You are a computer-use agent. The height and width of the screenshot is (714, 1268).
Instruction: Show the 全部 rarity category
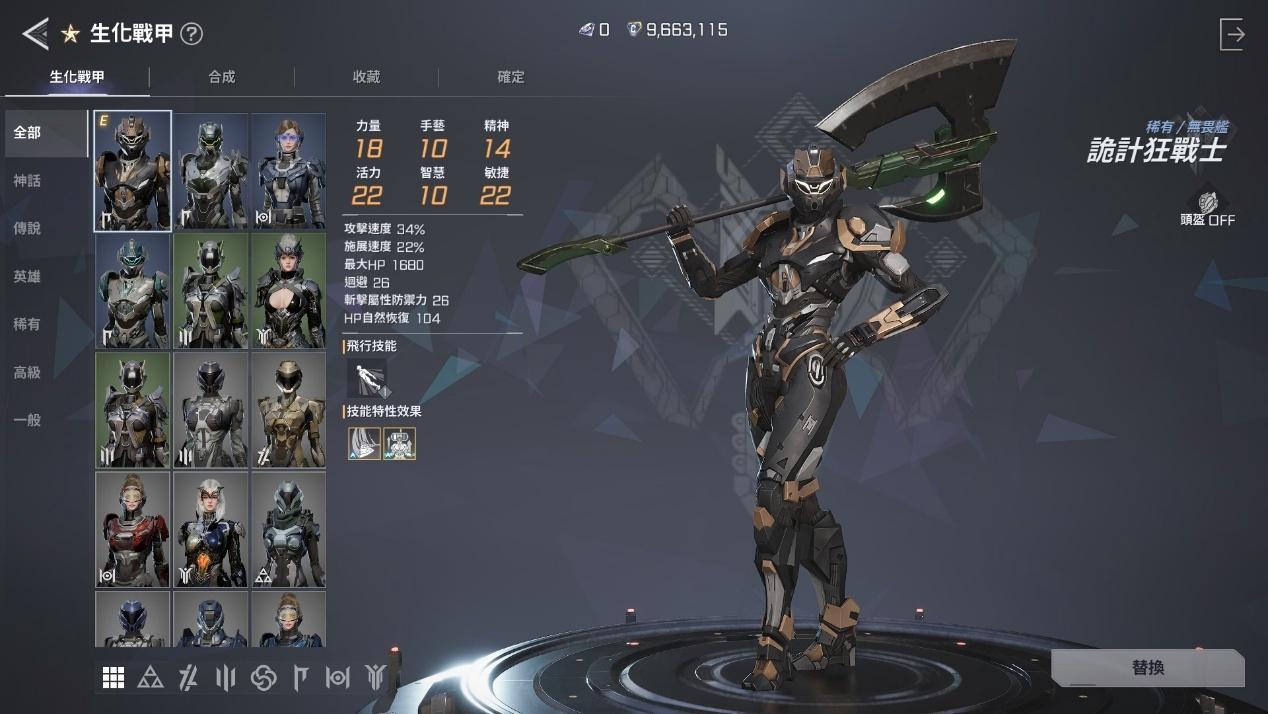coord(28,133)
